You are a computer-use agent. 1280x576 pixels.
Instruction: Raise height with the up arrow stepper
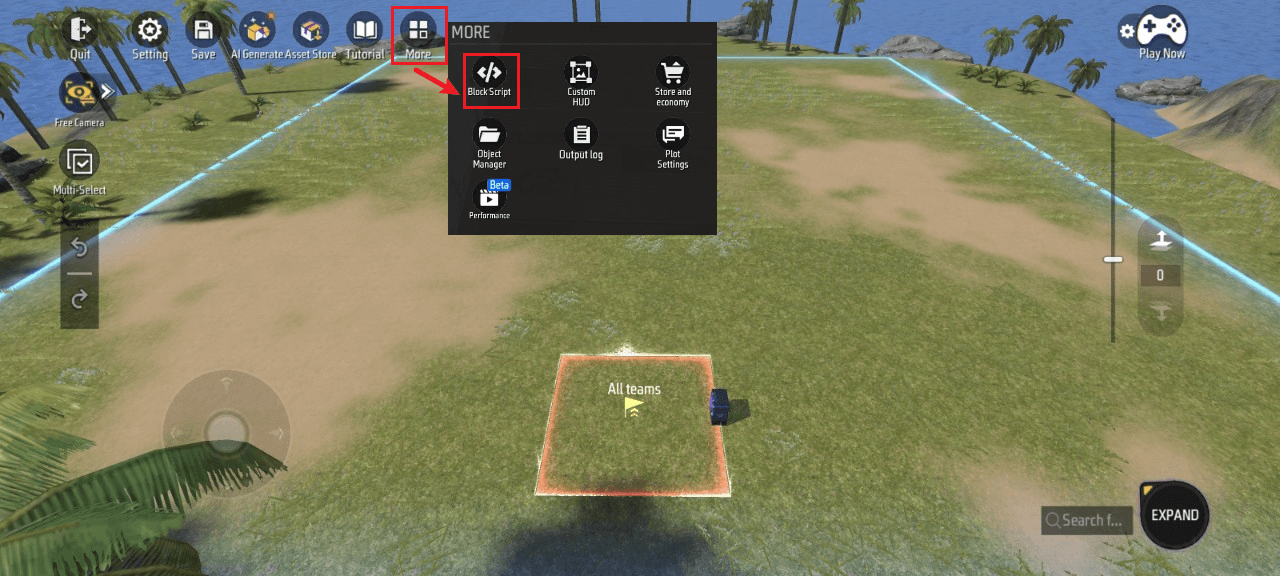(1160, 240)
